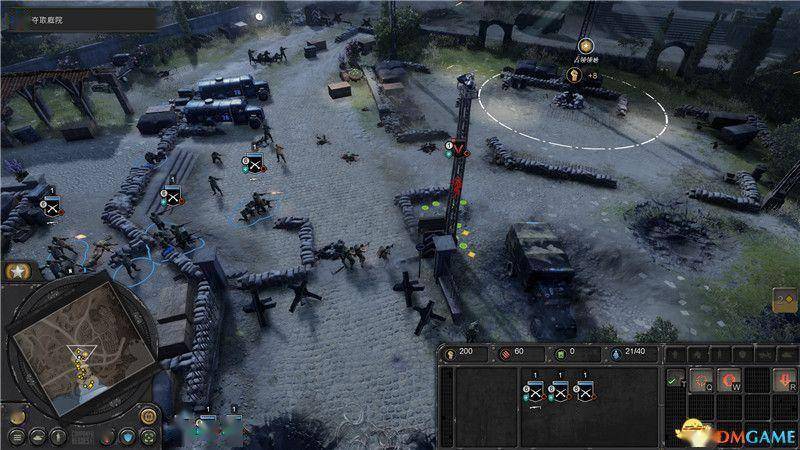The width and height of the screenshot is (800, 450).
Task: Click the green circular button beside the shield
Action: pyautogui.click(x=147, y=436)
